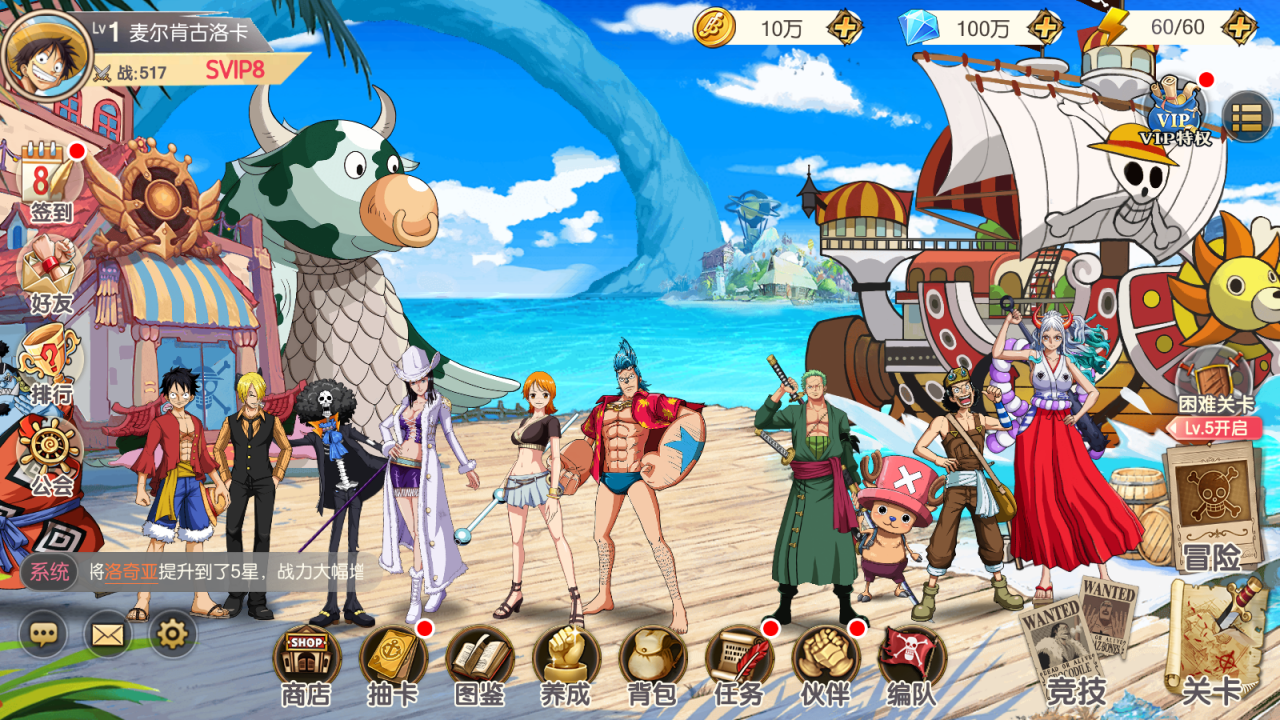Open the 好友 friends list
Screen dimensions: 1280x720
(50, 270)
